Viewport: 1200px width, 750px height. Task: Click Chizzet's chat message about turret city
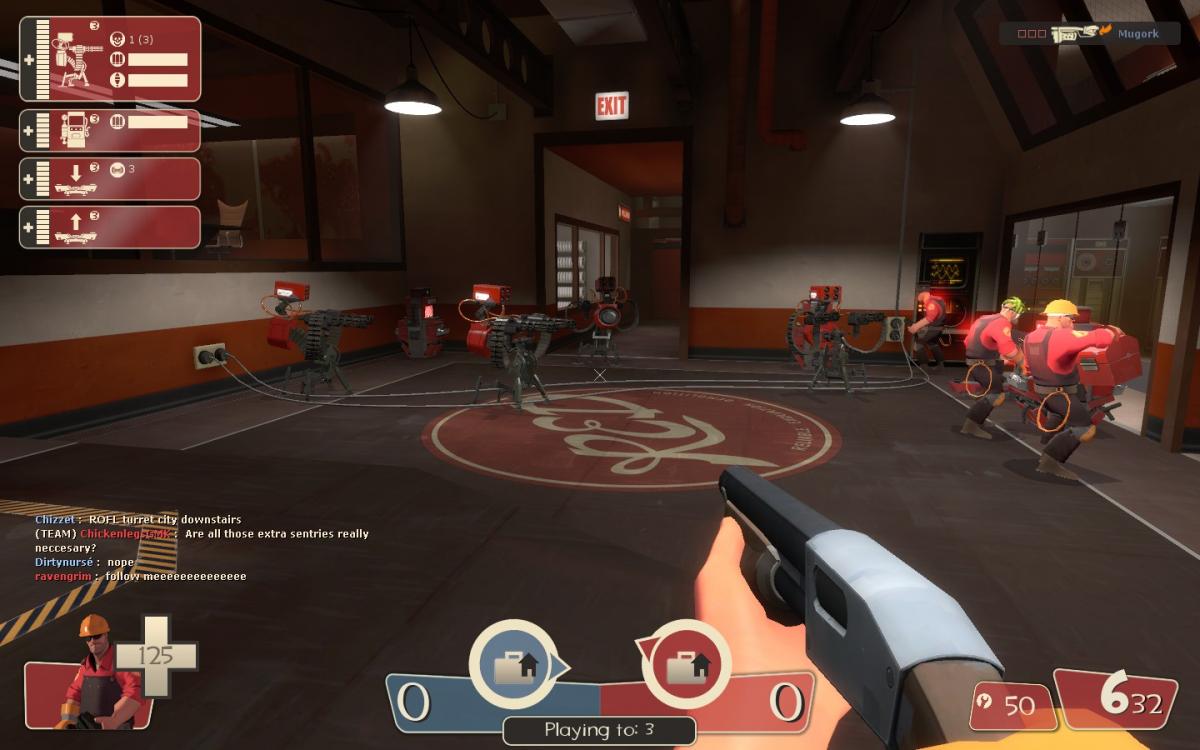(x=138, y=520)
